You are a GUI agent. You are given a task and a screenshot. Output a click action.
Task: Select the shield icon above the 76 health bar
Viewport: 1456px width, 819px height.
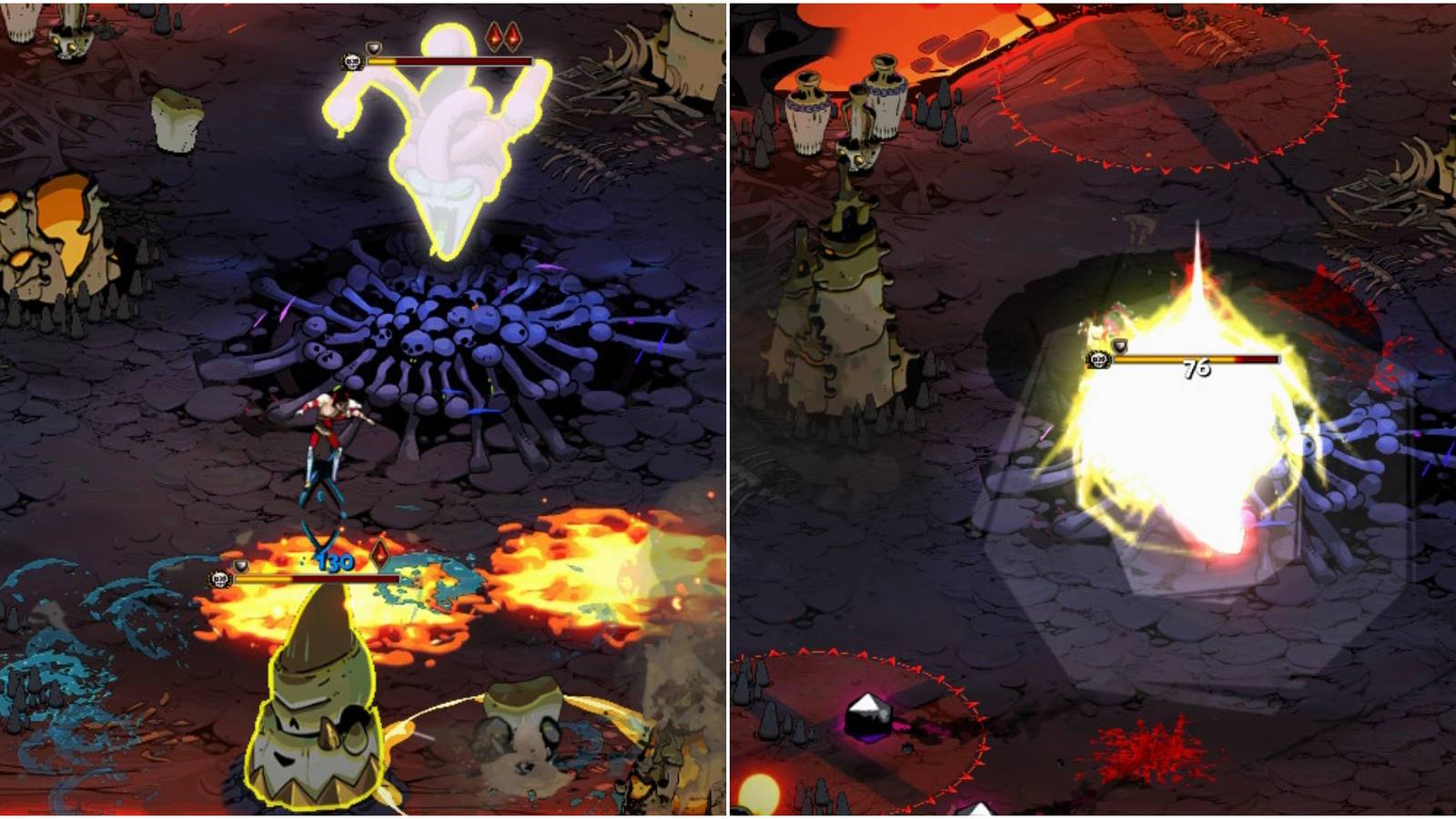pos(1118,346)
